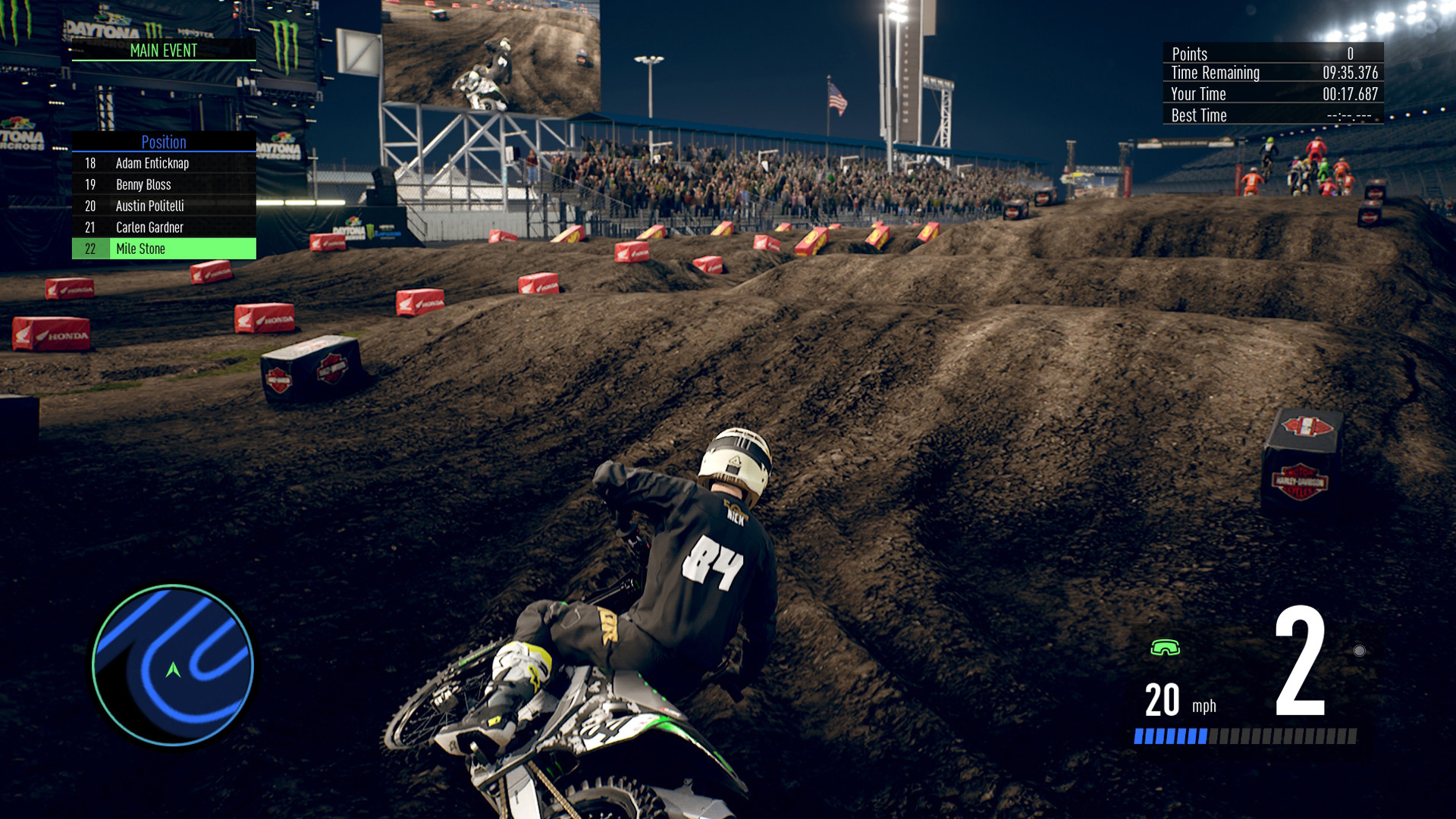Expand the Position leaderboard panel
This screenshot has height=819, width=1456.
[x=163, y=143]
